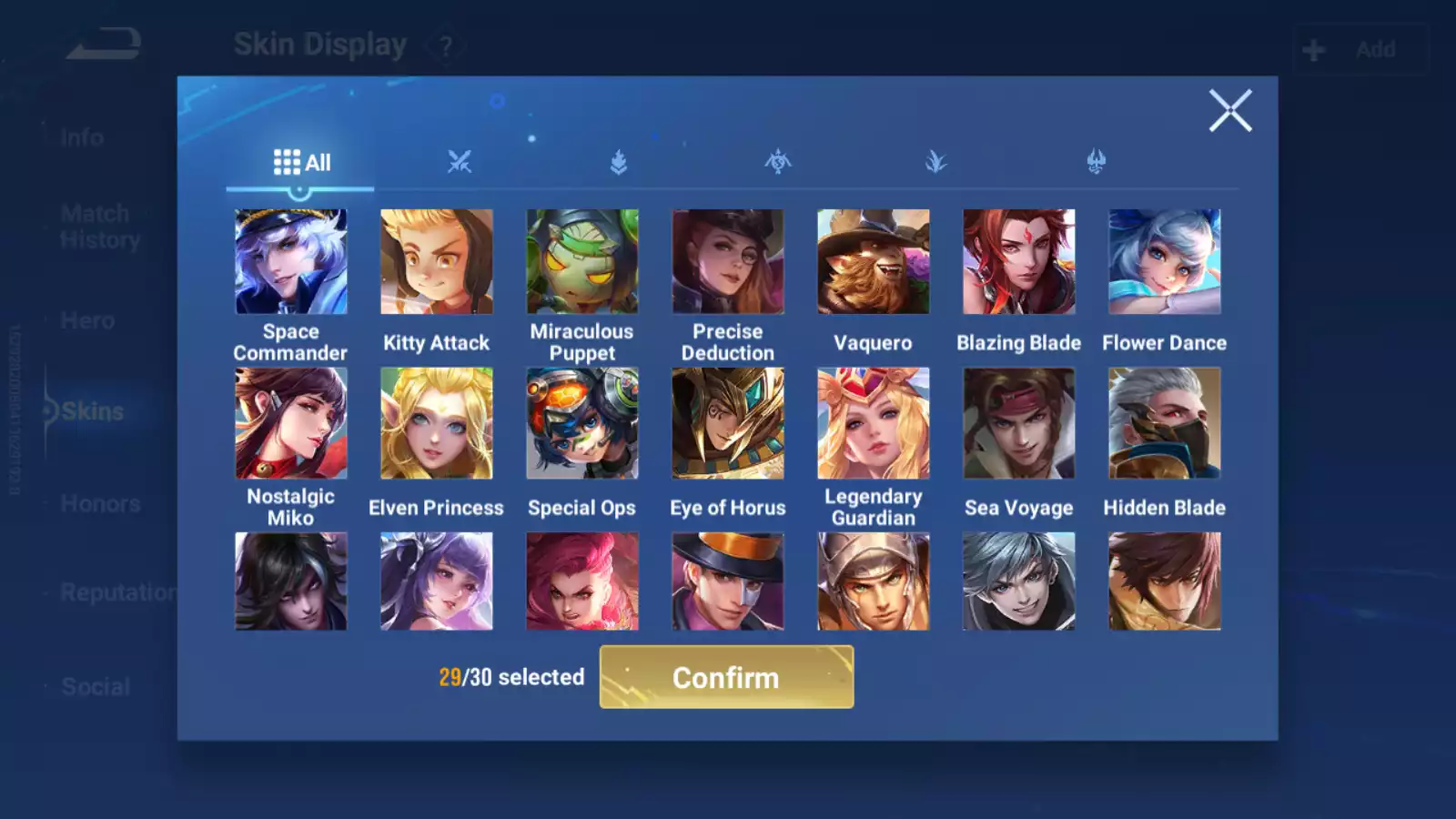Close the skin selection dialog
The width and height of the screenshot is (1456, 819).
pos(1230,111)
